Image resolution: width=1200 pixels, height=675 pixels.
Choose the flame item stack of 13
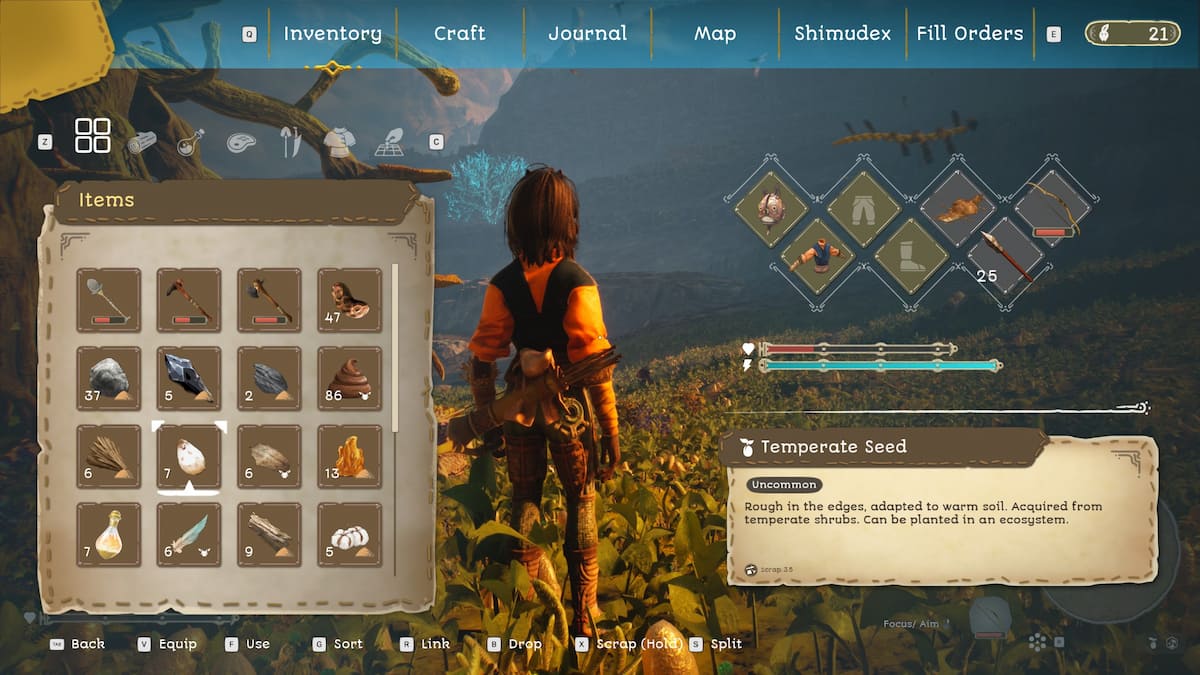click(349, 457)
